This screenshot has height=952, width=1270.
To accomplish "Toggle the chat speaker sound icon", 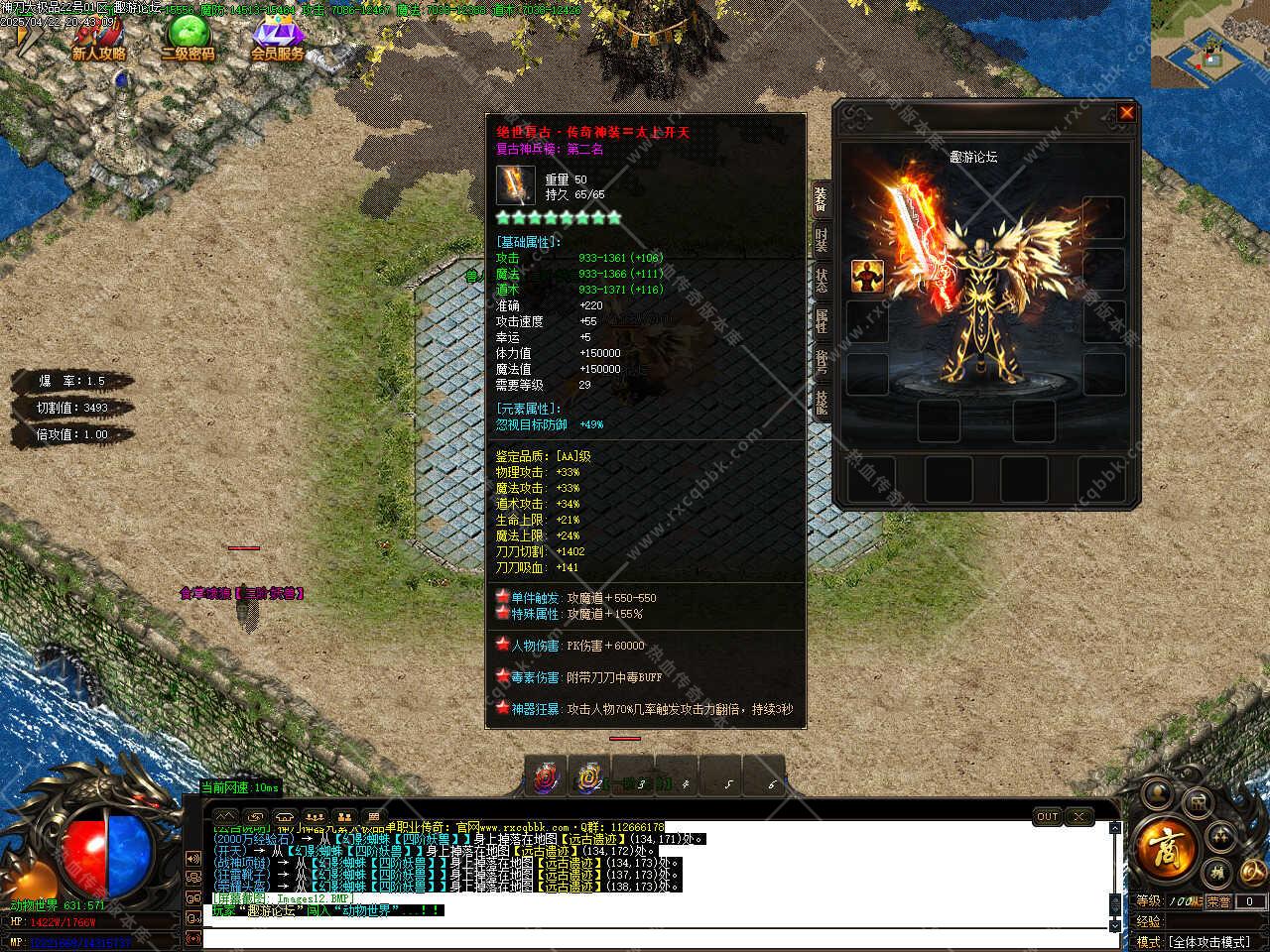I will (x=193, y=859).
